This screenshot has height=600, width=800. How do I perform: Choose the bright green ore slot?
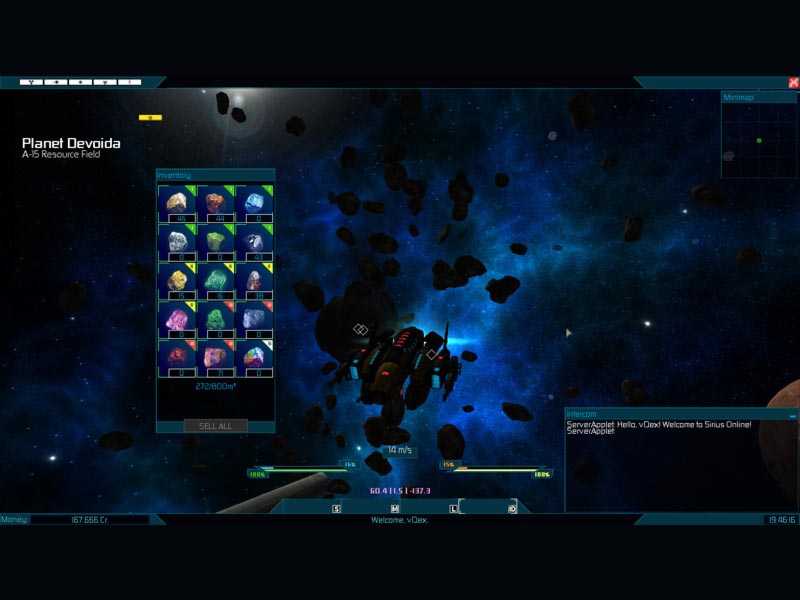tap(218, 320)
